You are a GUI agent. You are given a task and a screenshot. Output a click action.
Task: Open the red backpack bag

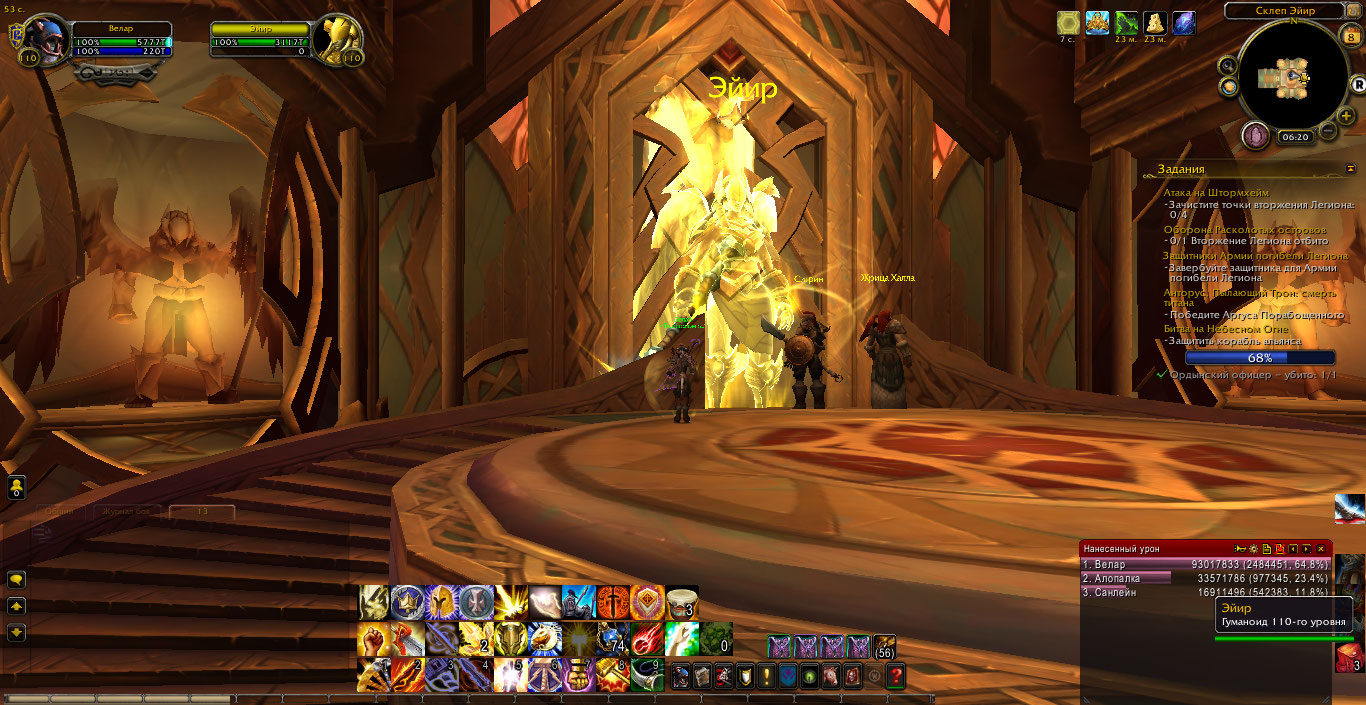tap(1349, 657)
